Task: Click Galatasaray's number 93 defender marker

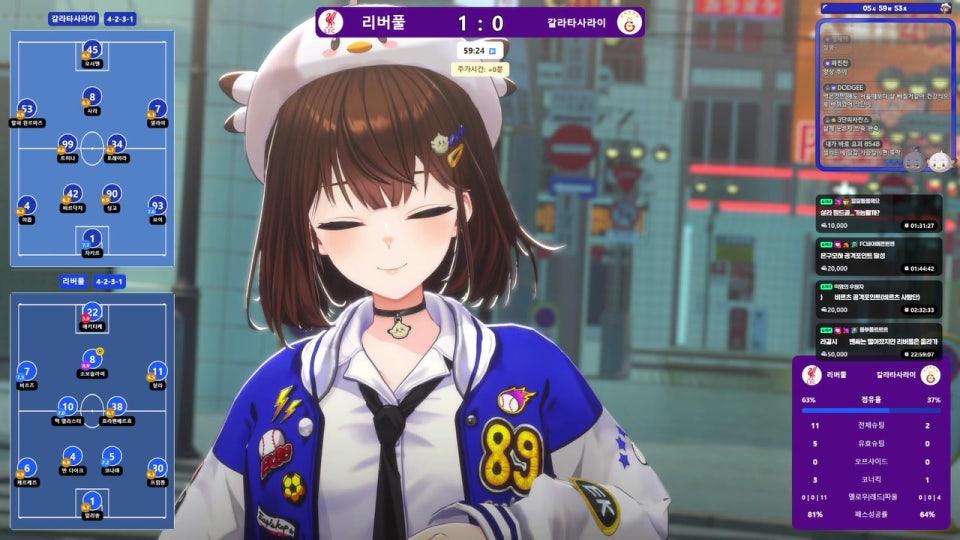Action: pos(157,206)
